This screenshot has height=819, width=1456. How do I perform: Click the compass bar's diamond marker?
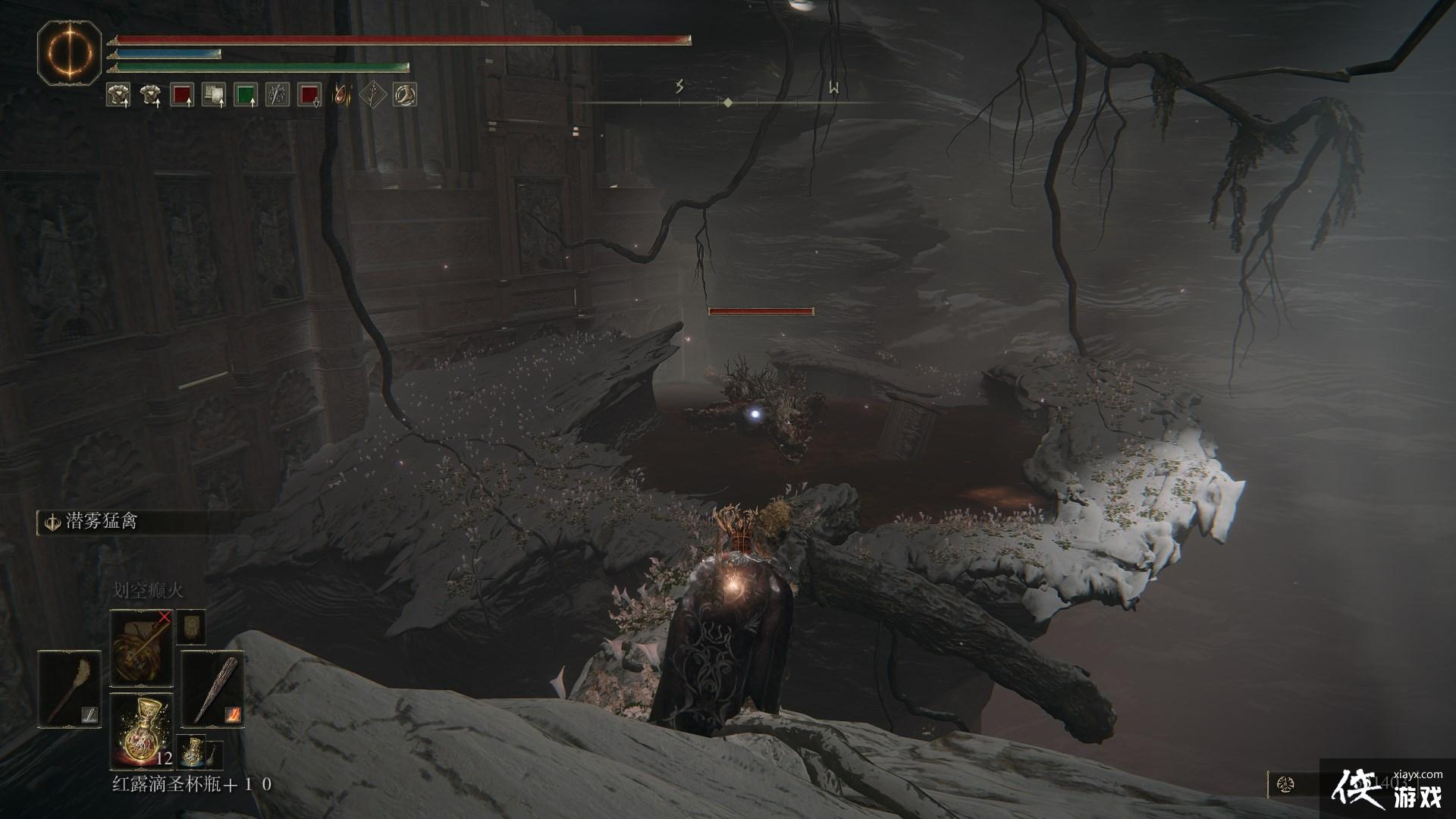(x=728, y=102)
